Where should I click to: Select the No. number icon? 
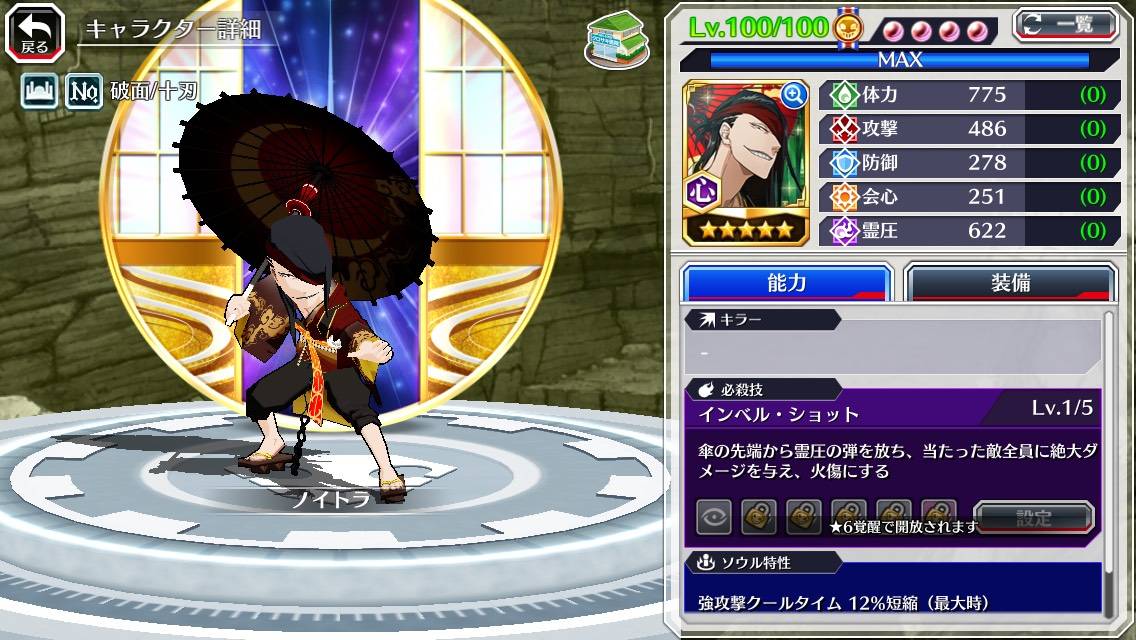pos(83,92)
